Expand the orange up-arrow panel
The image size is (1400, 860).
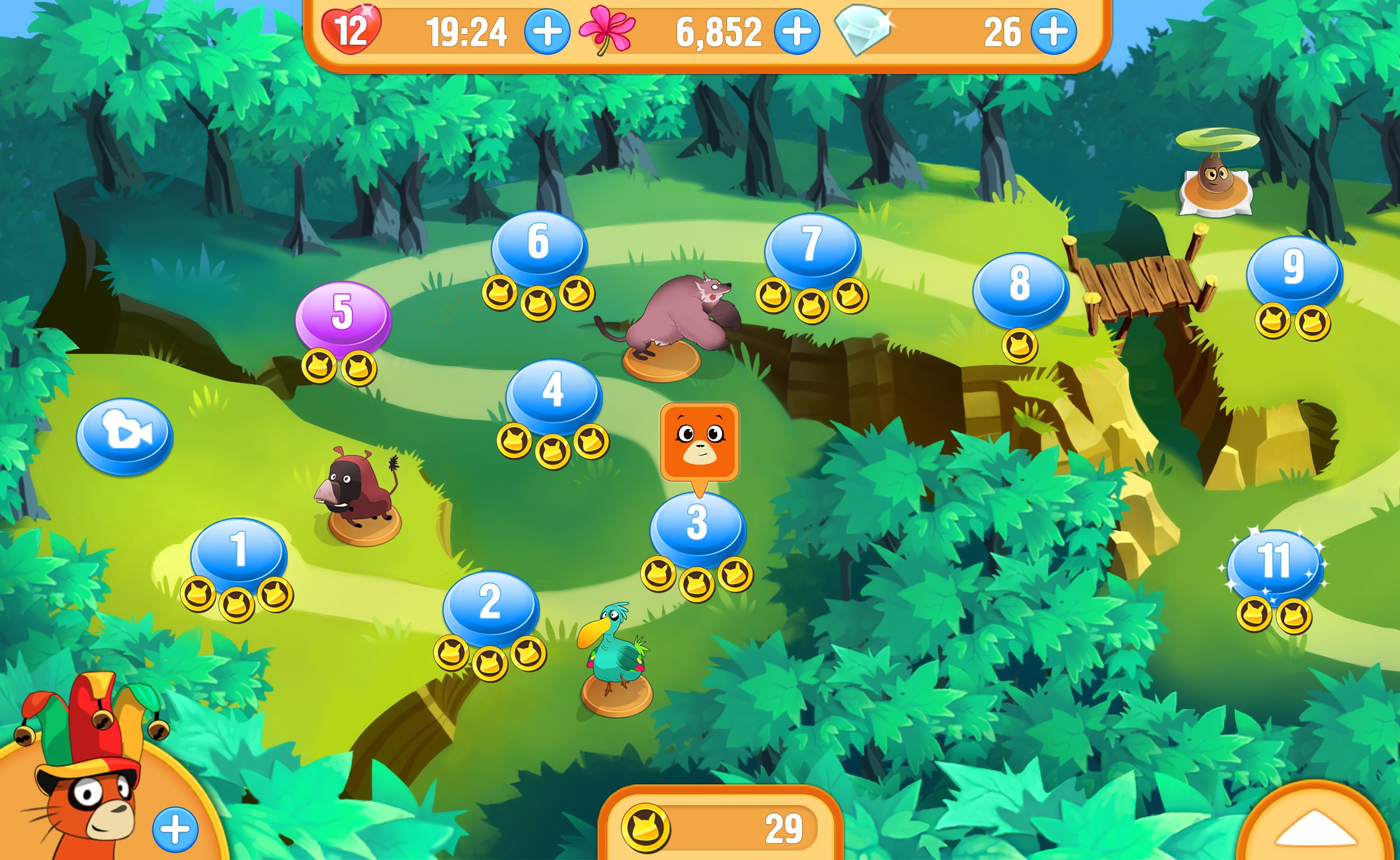[x=1317, y=830]
